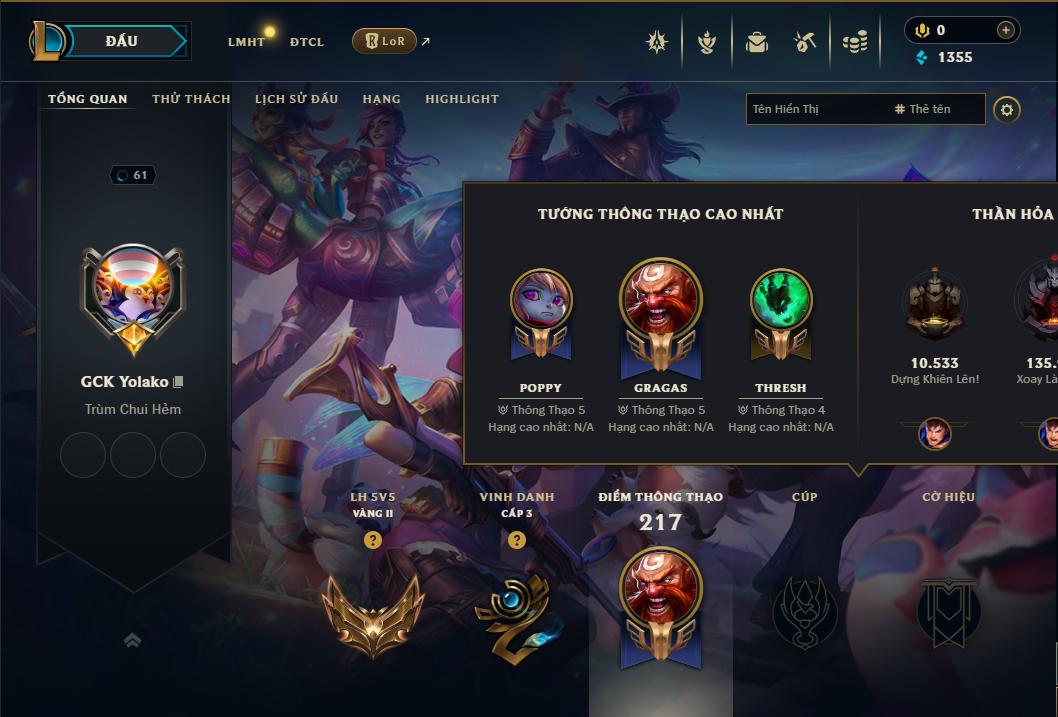
Task: Add RP with the plus button
Action: (1005, 30)
